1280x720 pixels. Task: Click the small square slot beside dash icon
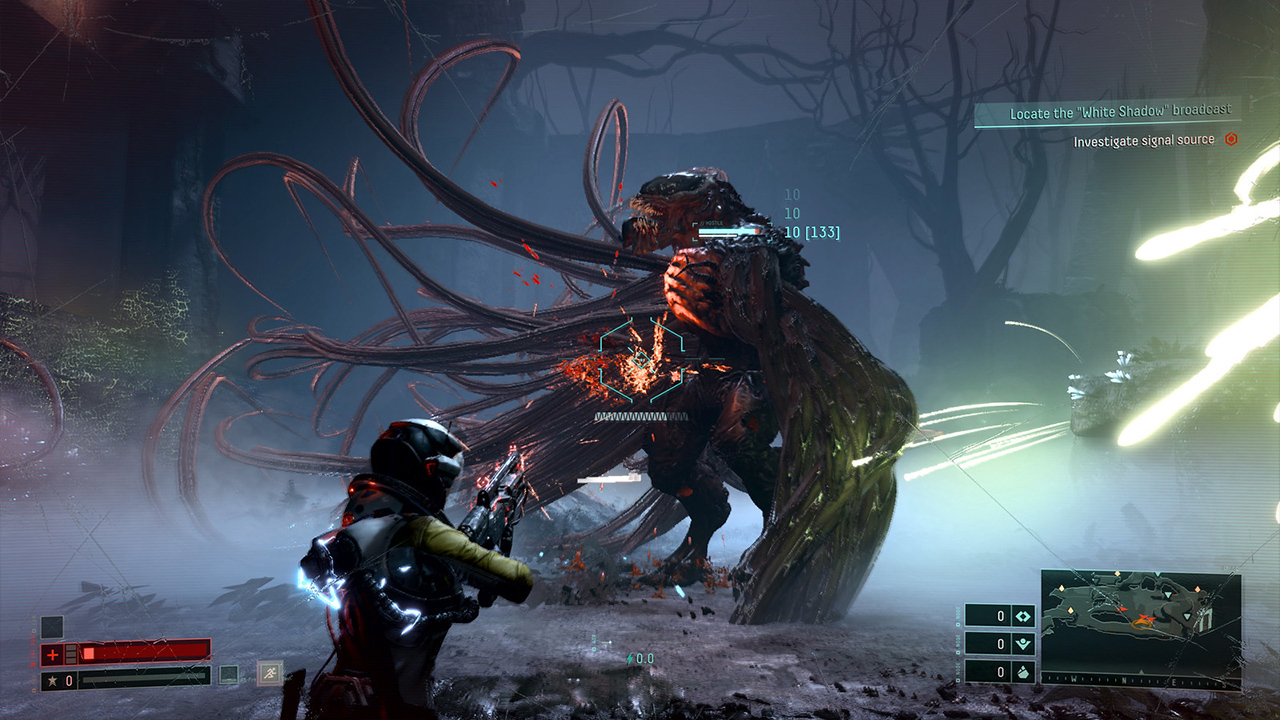(x=230, y=674)
